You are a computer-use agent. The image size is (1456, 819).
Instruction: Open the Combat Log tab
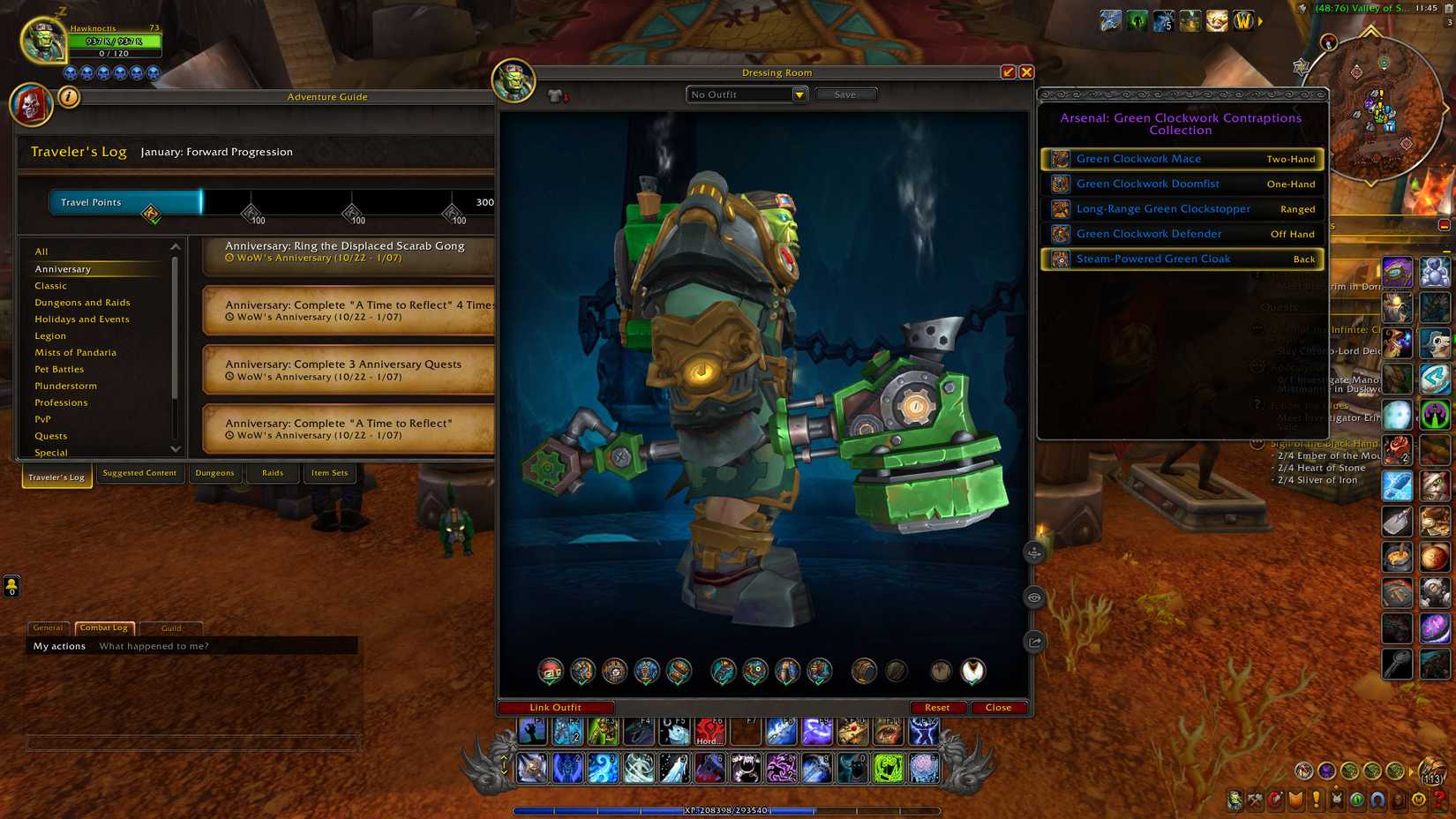coord(103,627)
